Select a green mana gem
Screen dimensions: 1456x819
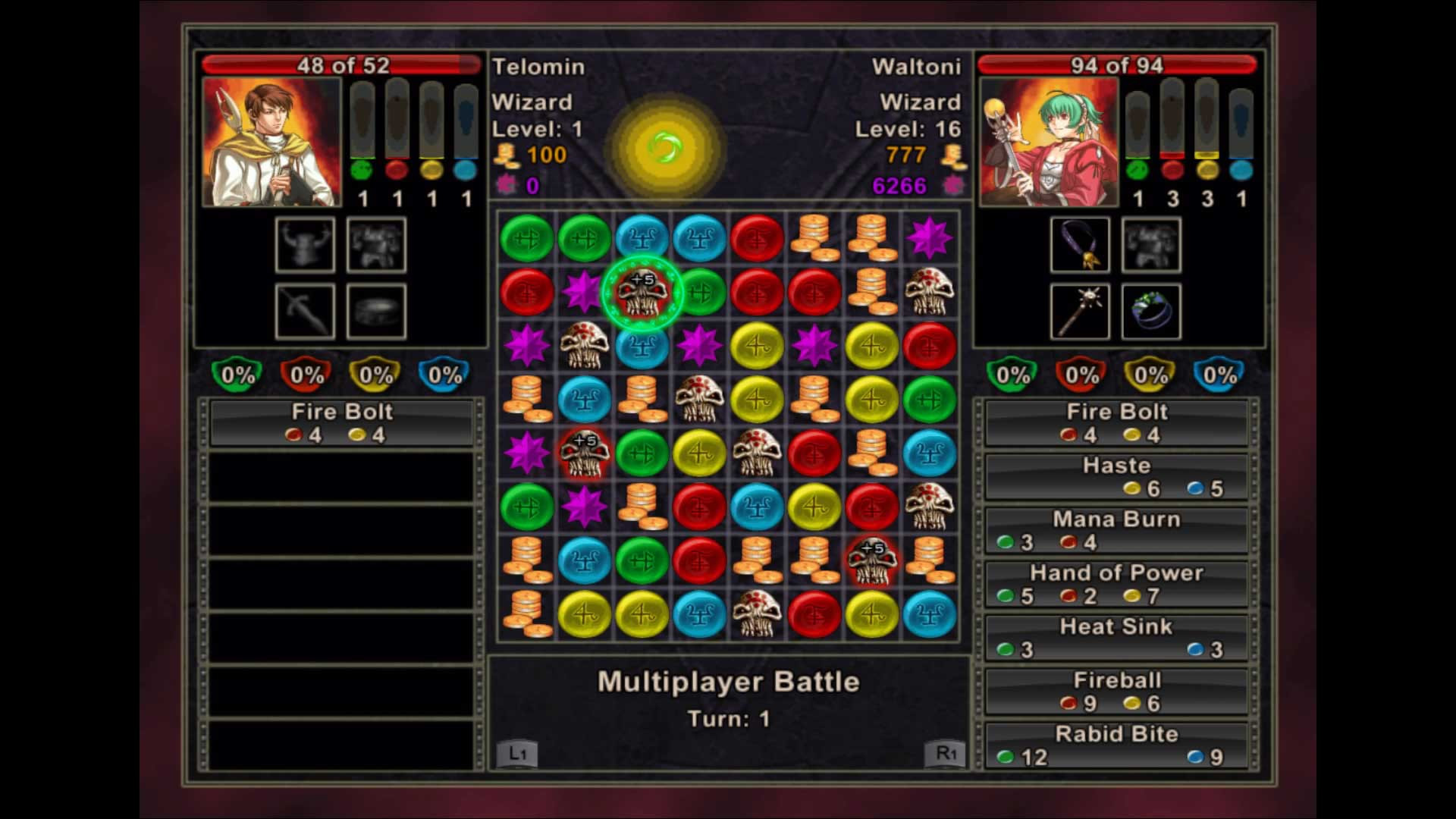(x=526, y=238)
